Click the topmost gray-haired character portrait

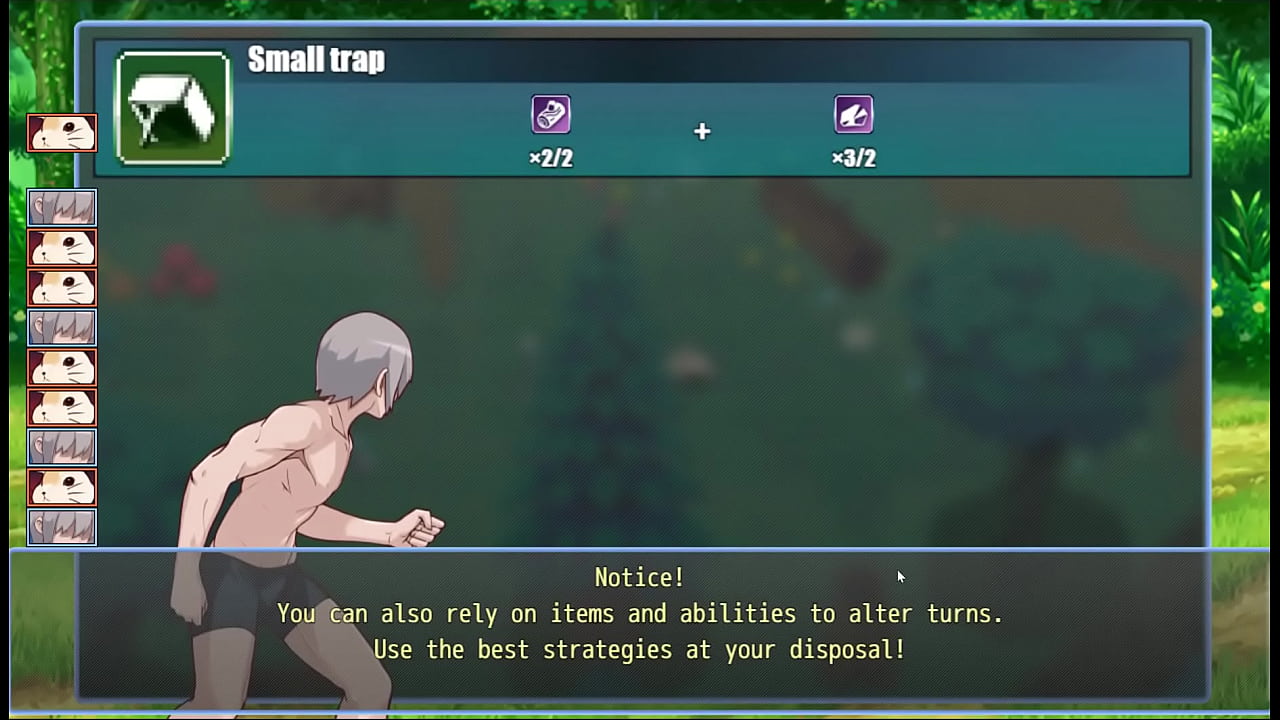click(x=62, y=208)
